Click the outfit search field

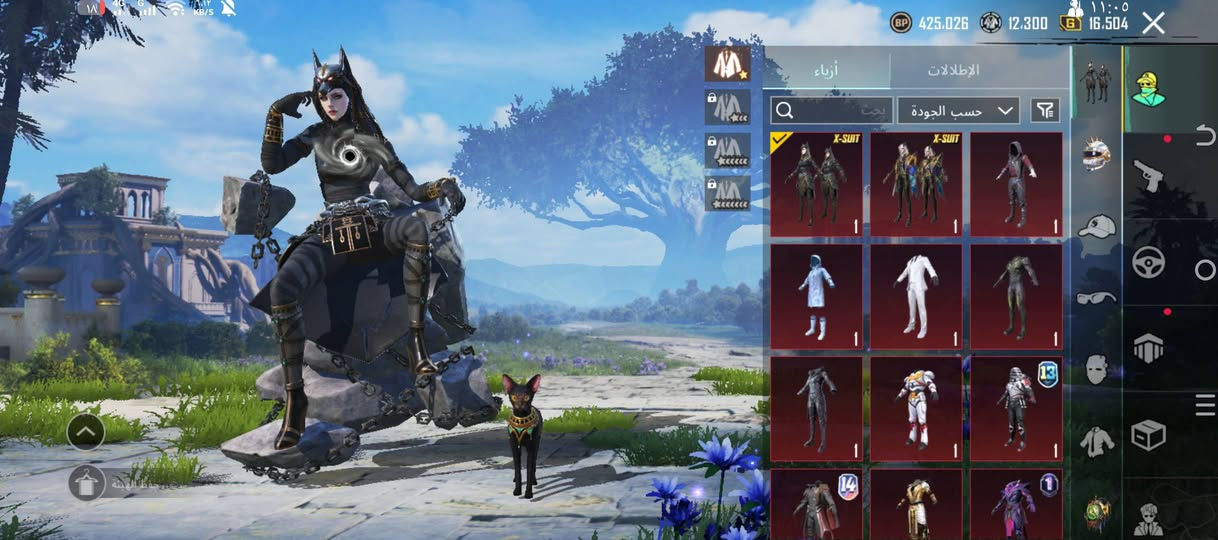click(x=830, y=110)
